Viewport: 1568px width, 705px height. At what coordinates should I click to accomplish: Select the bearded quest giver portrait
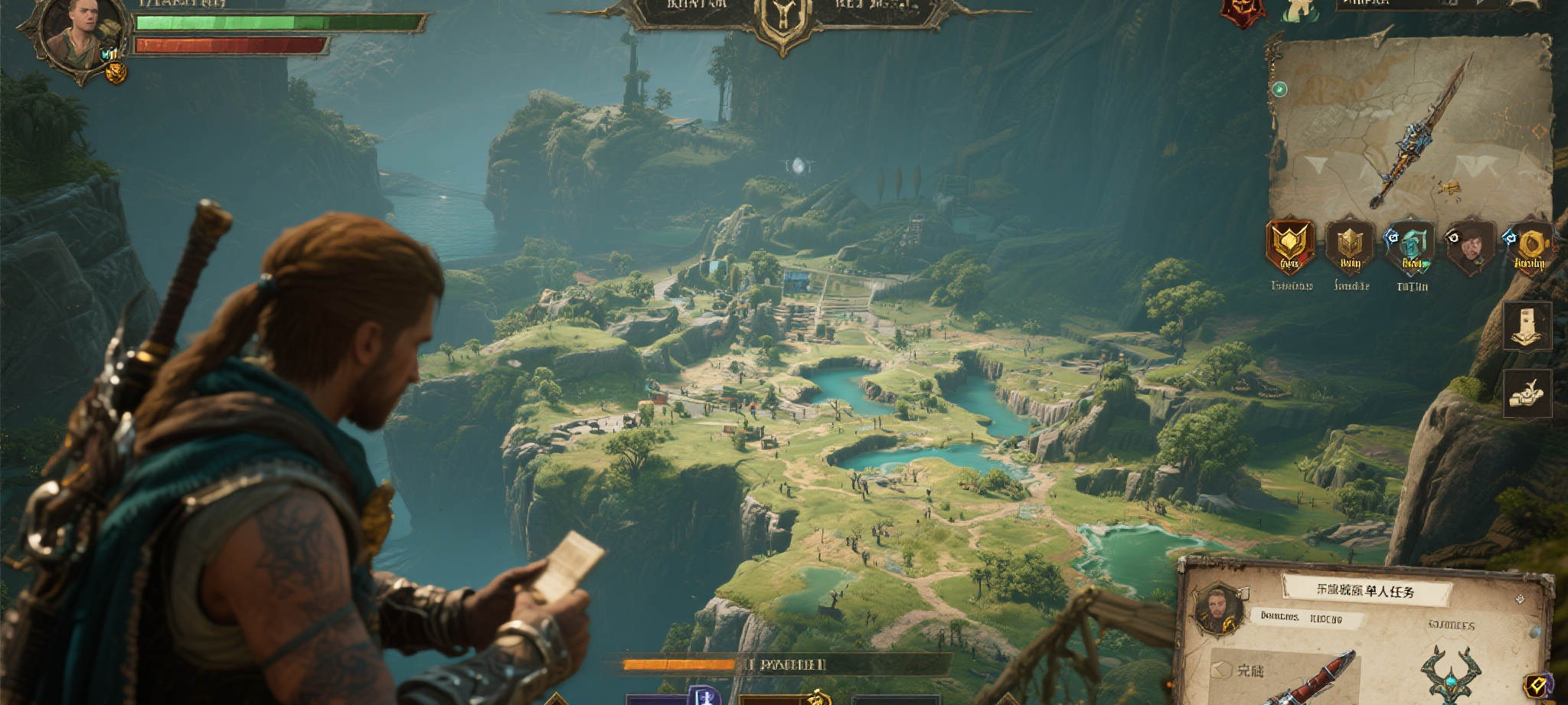[1217, 610]
